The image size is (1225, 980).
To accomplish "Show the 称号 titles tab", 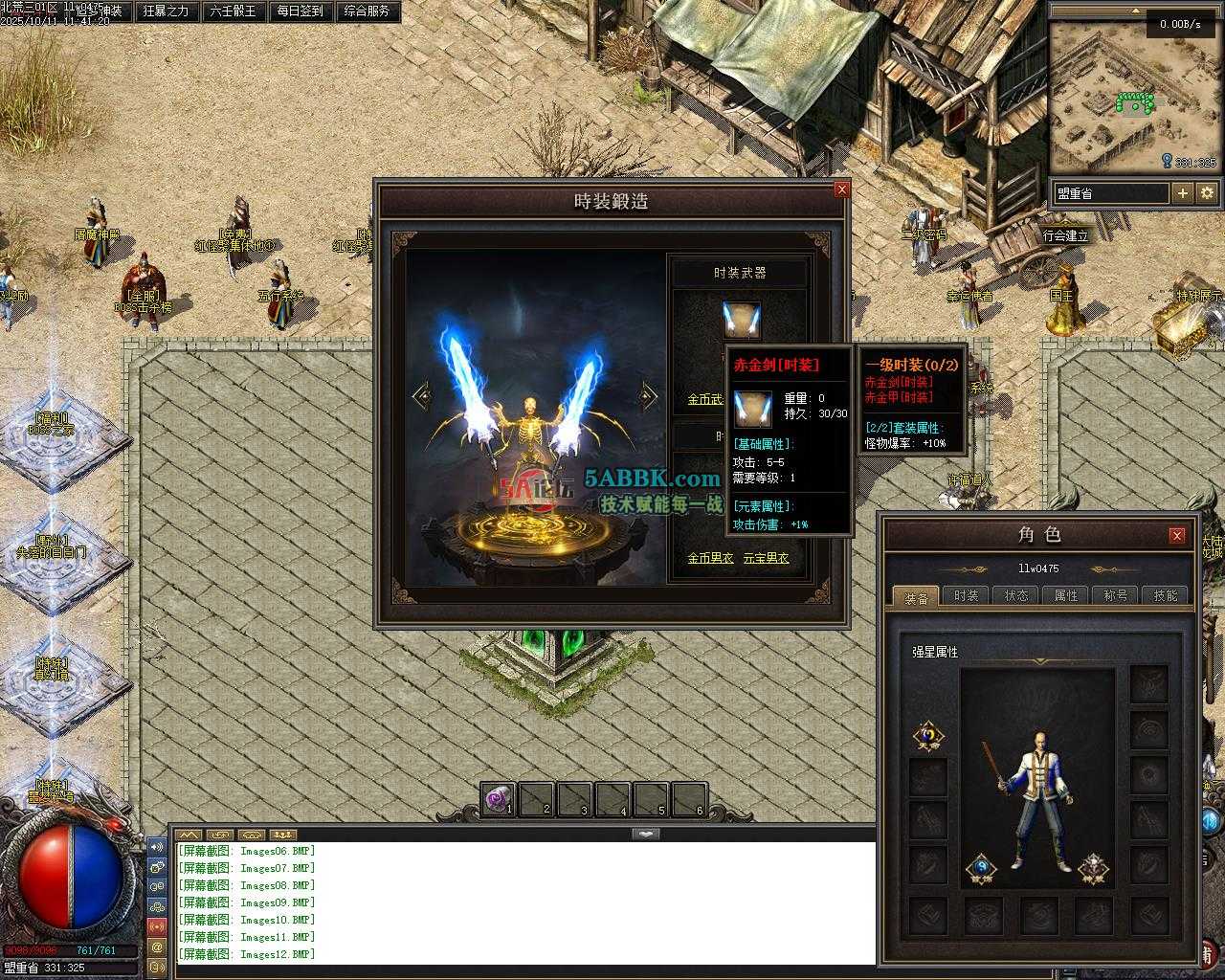I will click(x=1116, y=595).
